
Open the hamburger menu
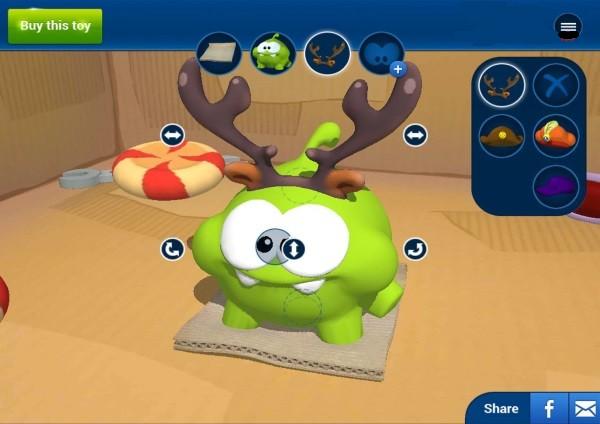pos(568,28)
